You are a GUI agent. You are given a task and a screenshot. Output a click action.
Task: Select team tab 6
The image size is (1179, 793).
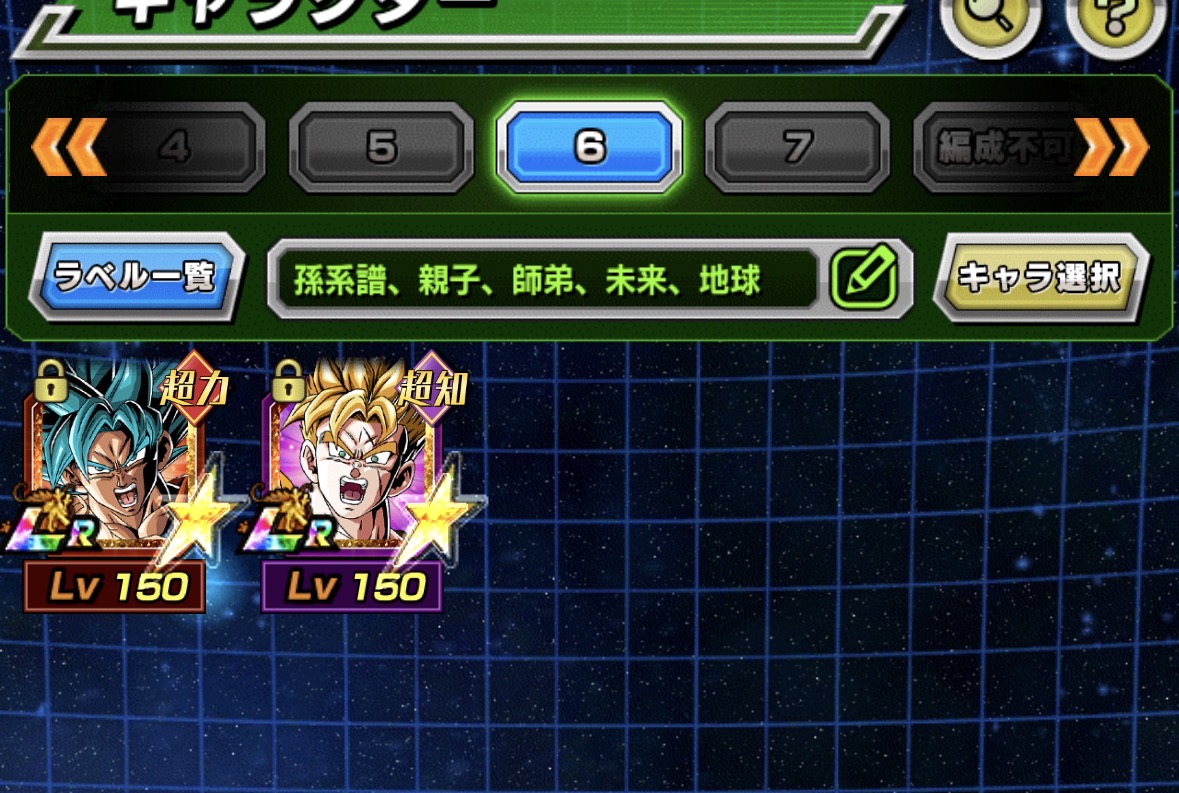pyautogui.click(x=589, y=148)
